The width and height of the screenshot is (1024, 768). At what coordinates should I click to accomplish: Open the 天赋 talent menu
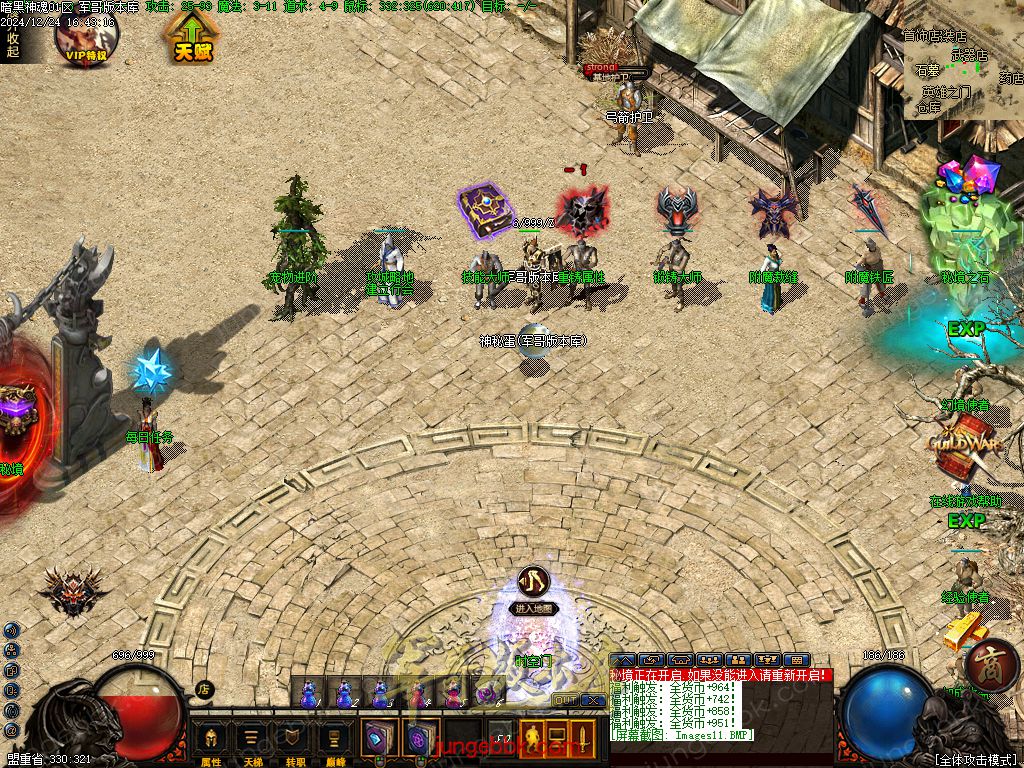pyautogui.click(x=189, y=38)
